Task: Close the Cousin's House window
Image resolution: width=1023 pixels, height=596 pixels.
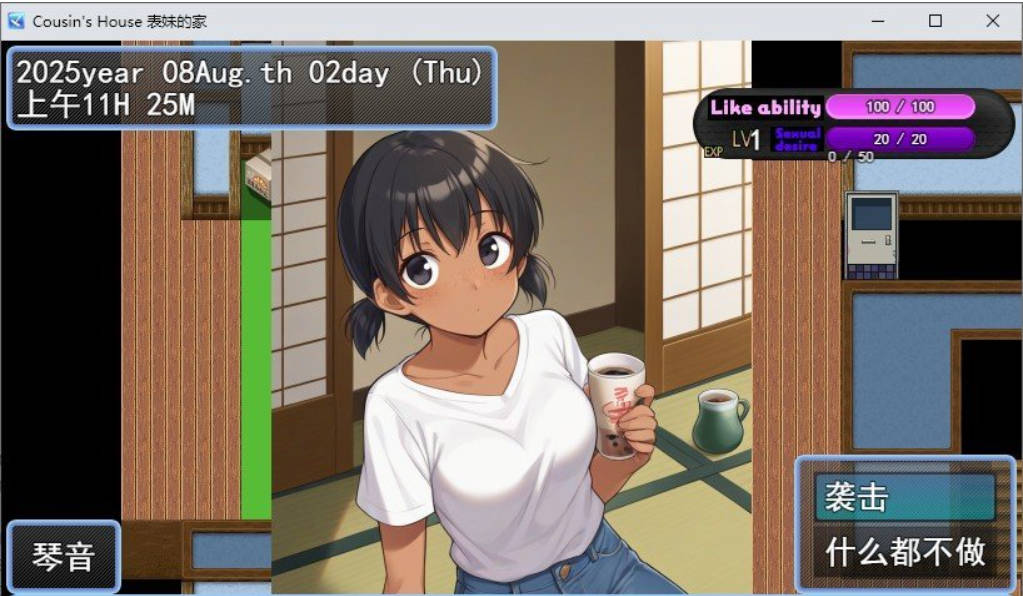Action: tap(992, 21)
